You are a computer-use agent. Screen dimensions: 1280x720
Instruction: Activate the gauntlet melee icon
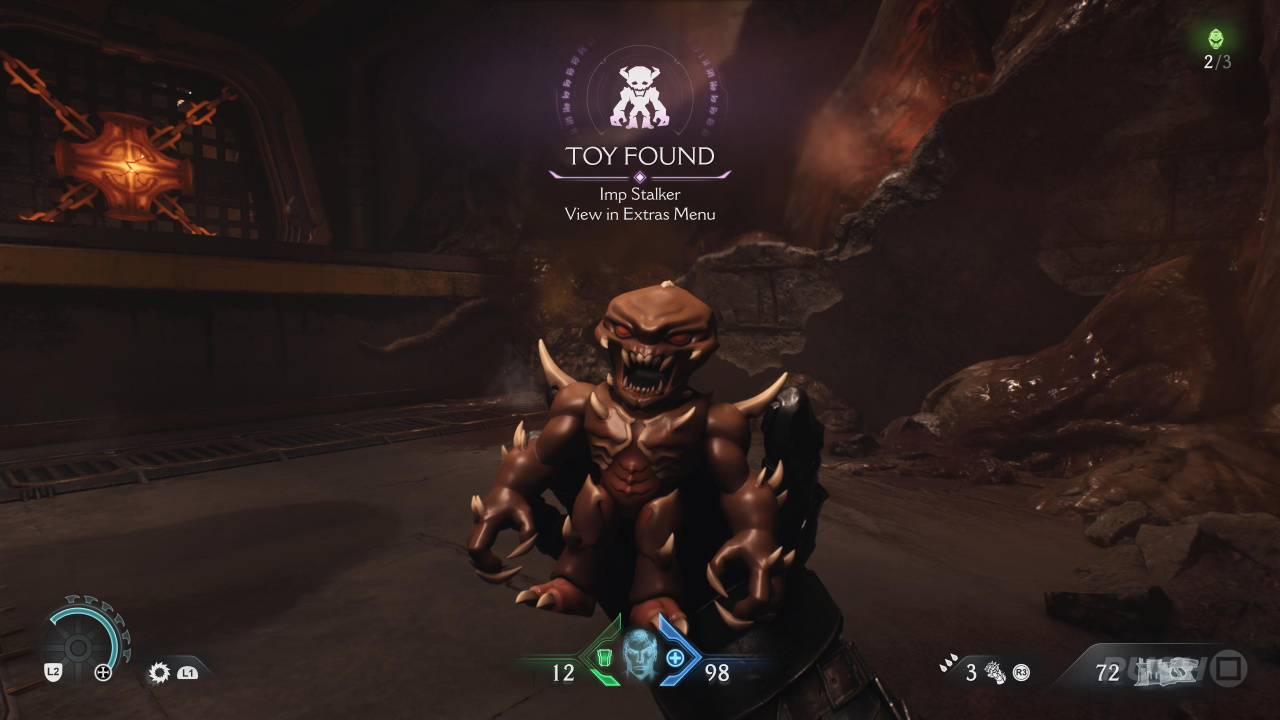click(x=995, y=671)
